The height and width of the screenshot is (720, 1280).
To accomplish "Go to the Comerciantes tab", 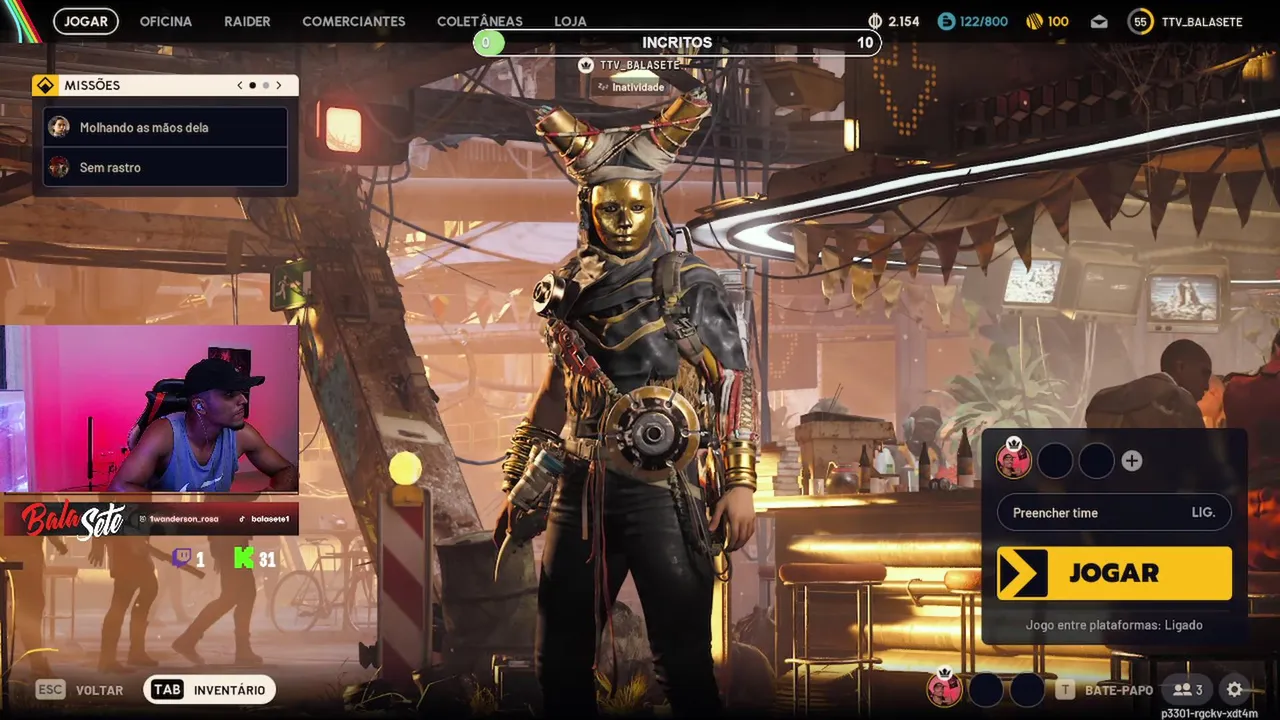I will [354, 21].
